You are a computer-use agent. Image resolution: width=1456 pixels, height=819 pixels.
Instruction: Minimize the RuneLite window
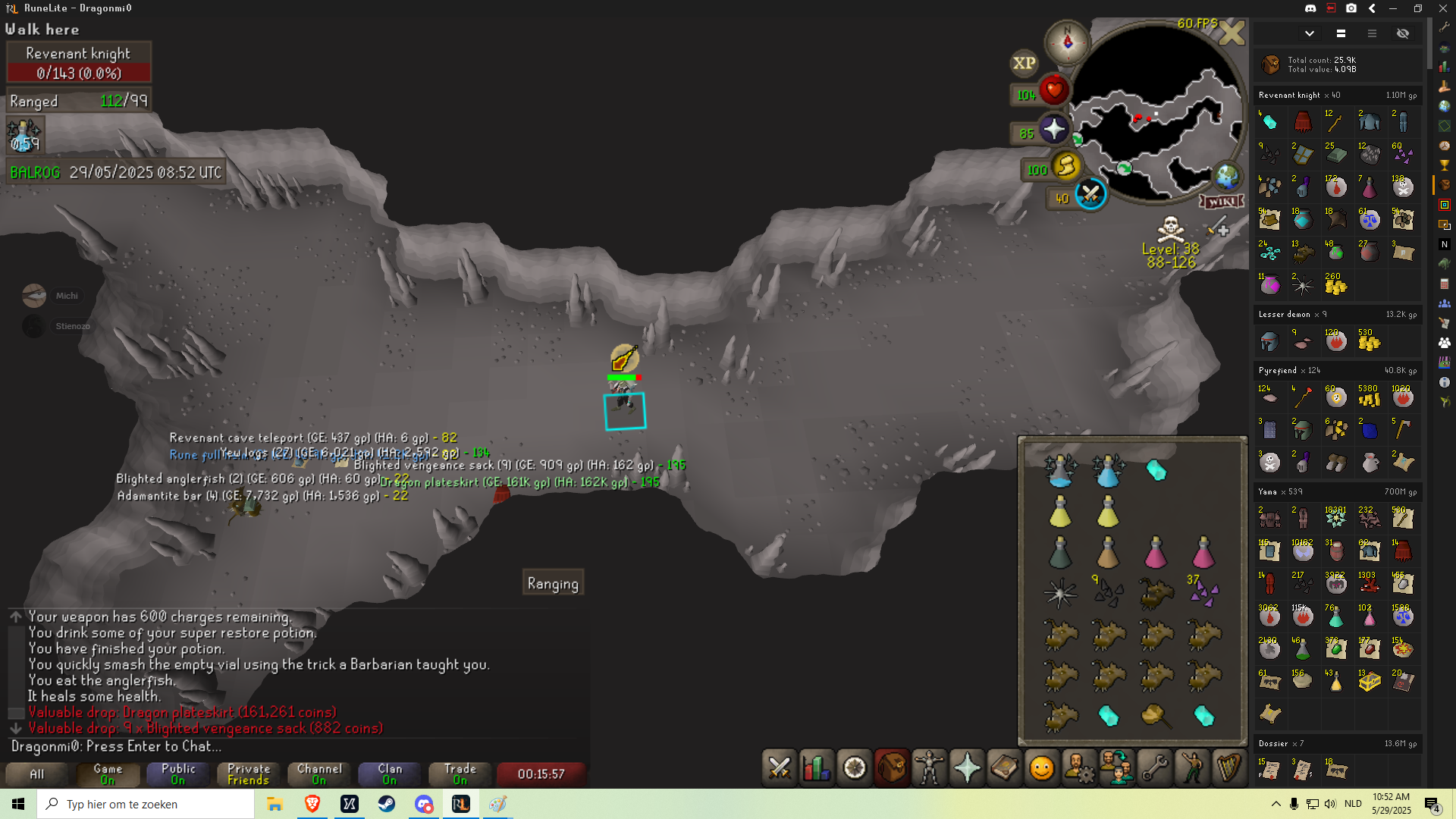coord(1393,8)
